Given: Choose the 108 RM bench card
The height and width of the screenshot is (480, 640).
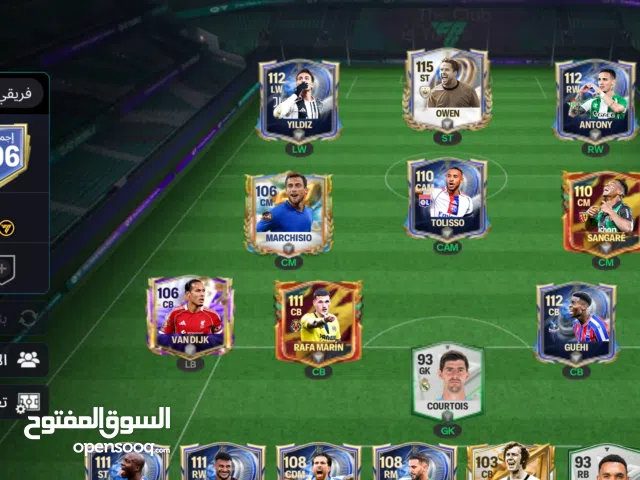Looking at the screenshot, I should click(414, 462).
